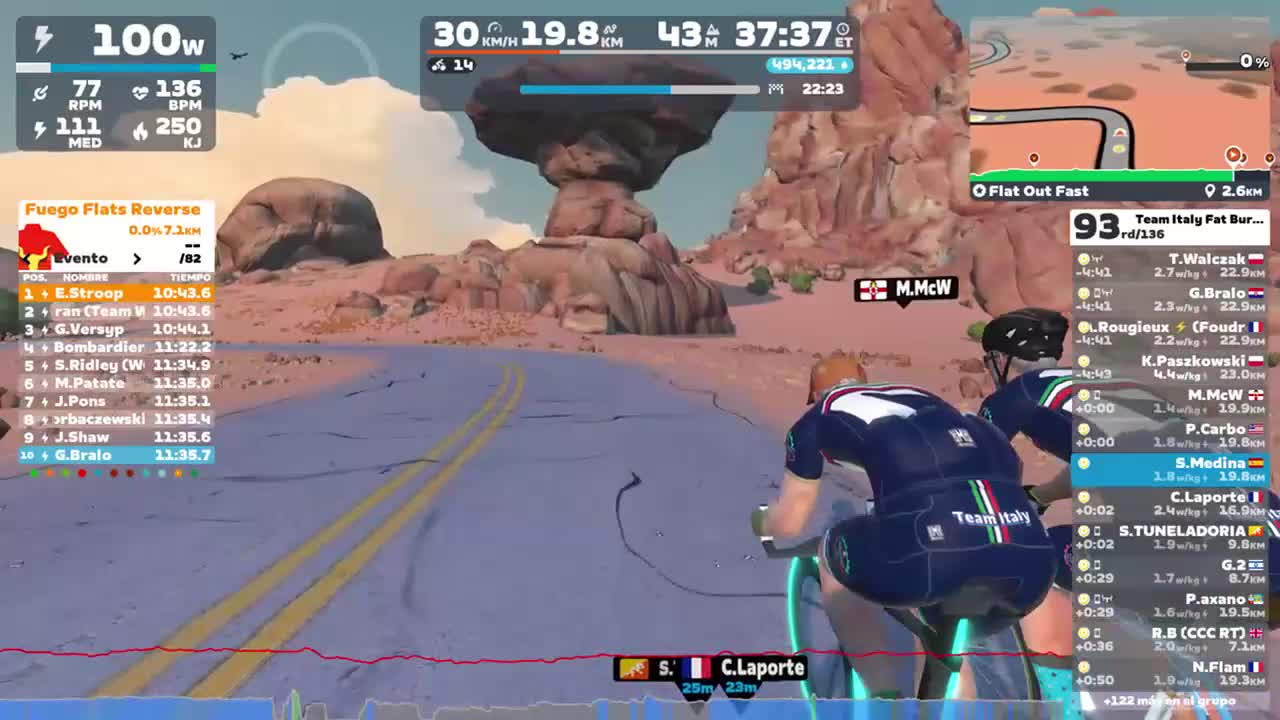Select the Fuego Flats Reverse route header
This screenshot has width=1280, height=720.
113,209
